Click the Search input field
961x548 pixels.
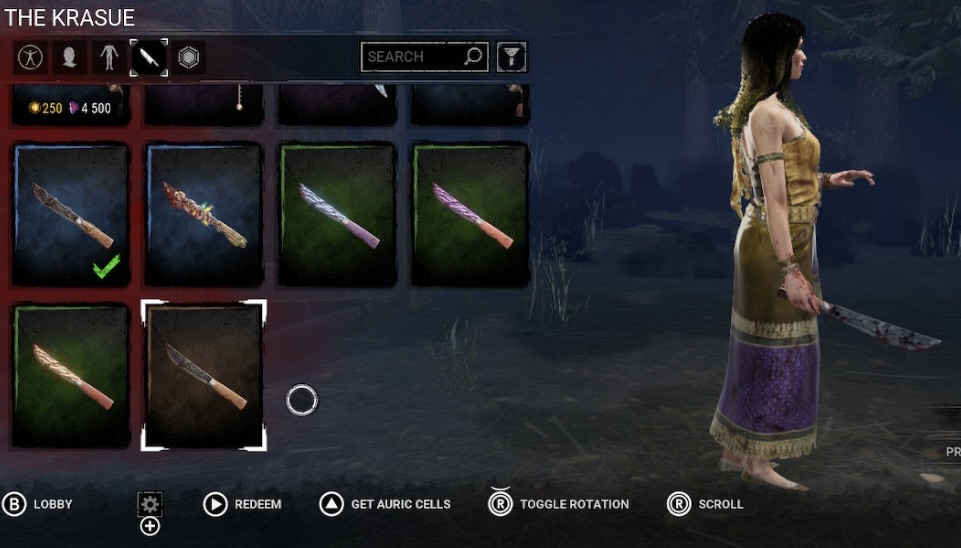click(411, 57)
